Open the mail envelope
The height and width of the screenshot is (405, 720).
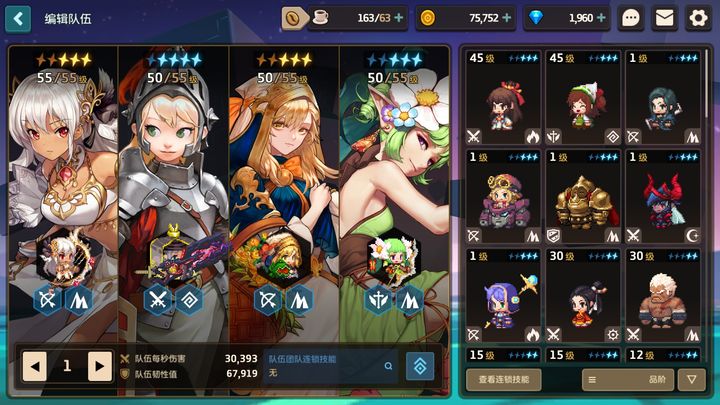664,18
